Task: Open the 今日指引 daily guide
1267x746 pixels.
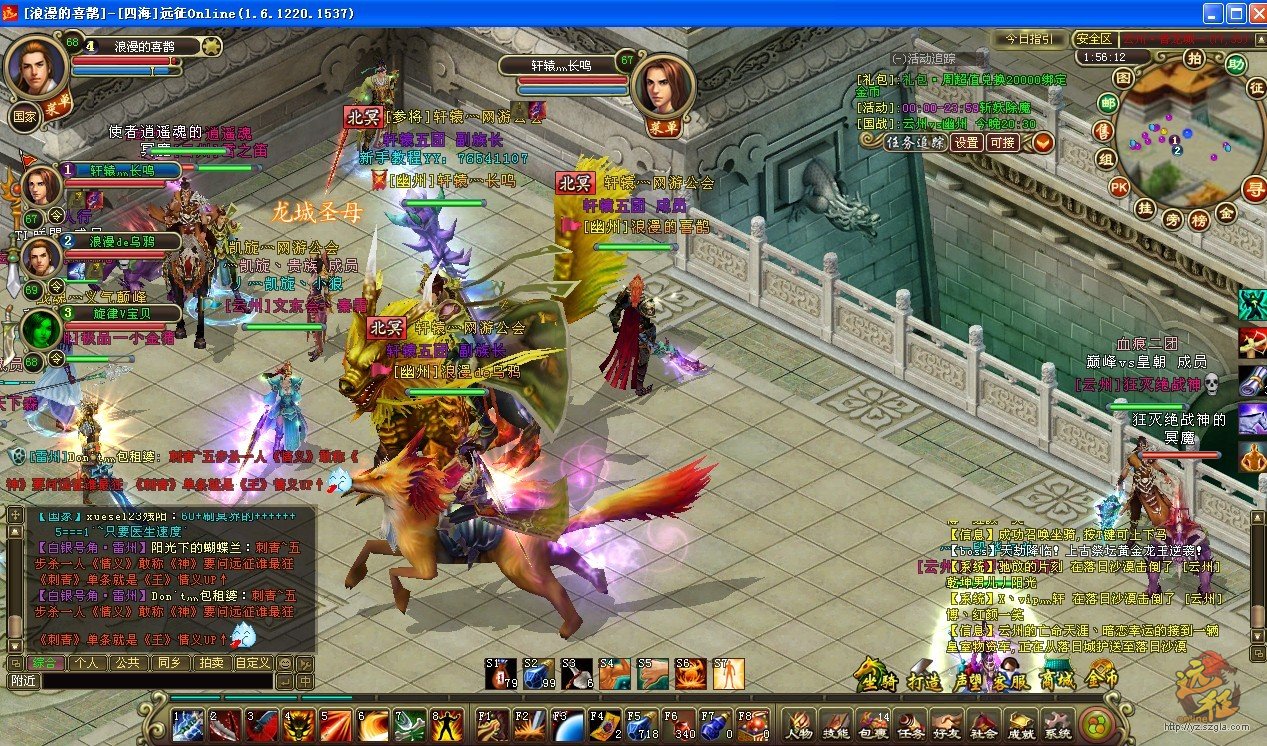Action: 1028,39
